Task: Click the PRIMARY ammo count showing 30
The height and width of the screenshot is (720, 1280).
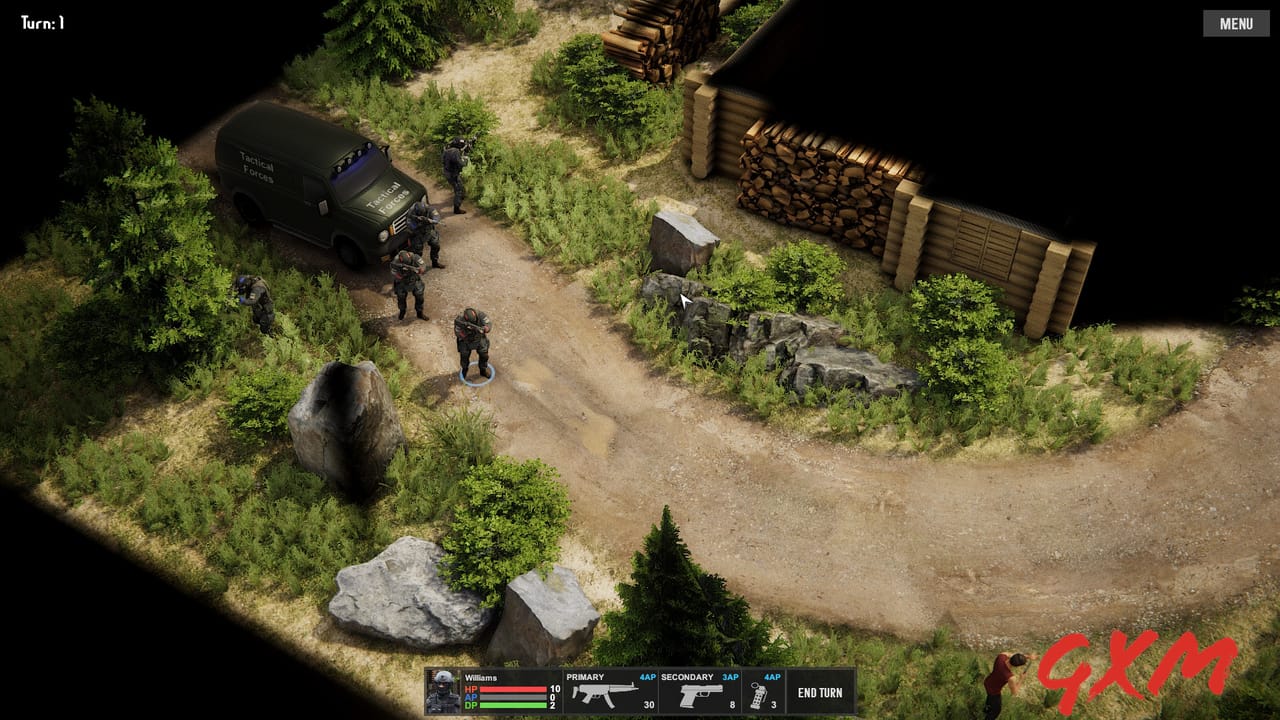Action: [x=648, y=703]
